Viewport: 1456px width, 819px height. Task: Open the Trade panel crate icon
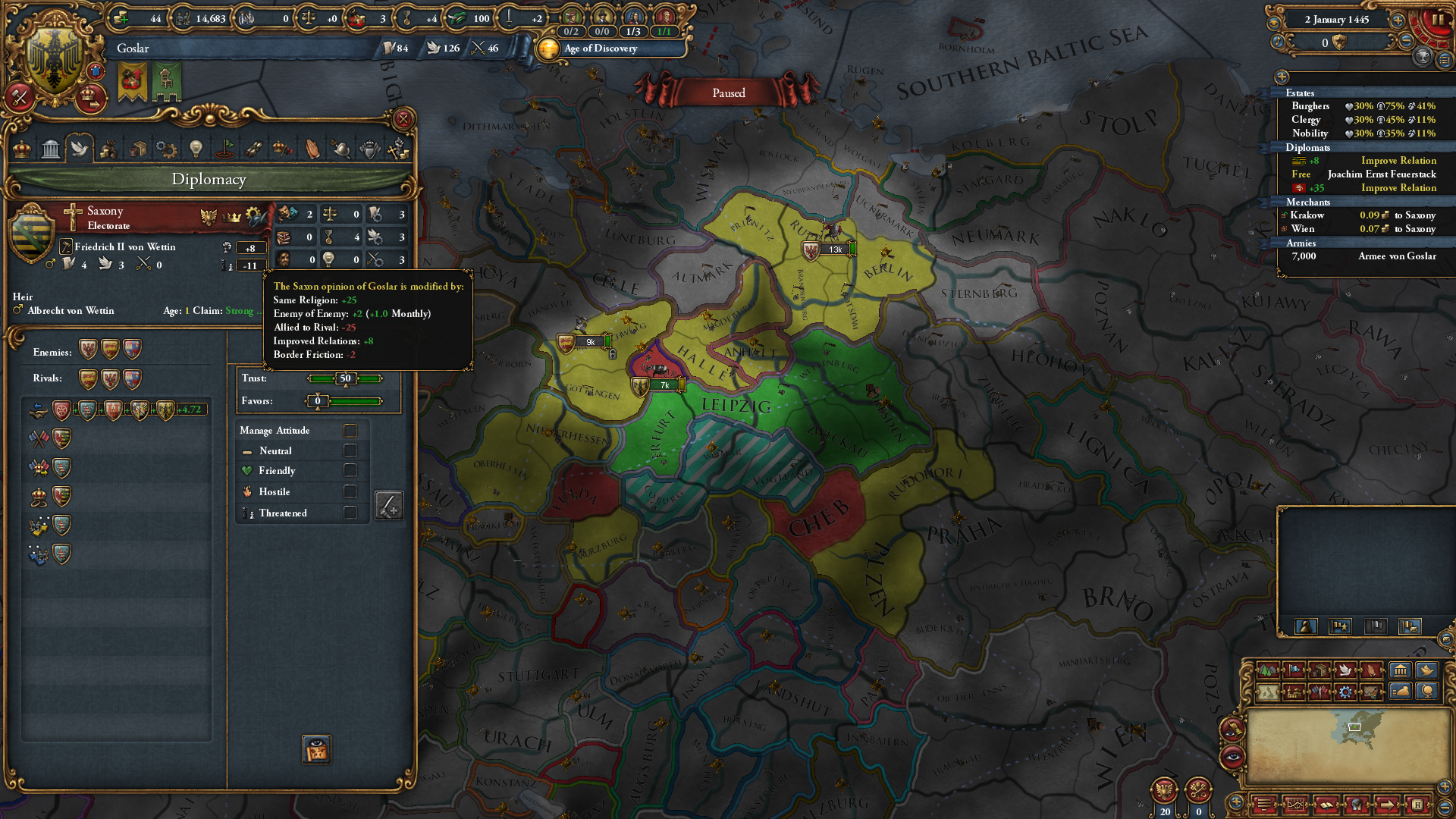[138, 149]
